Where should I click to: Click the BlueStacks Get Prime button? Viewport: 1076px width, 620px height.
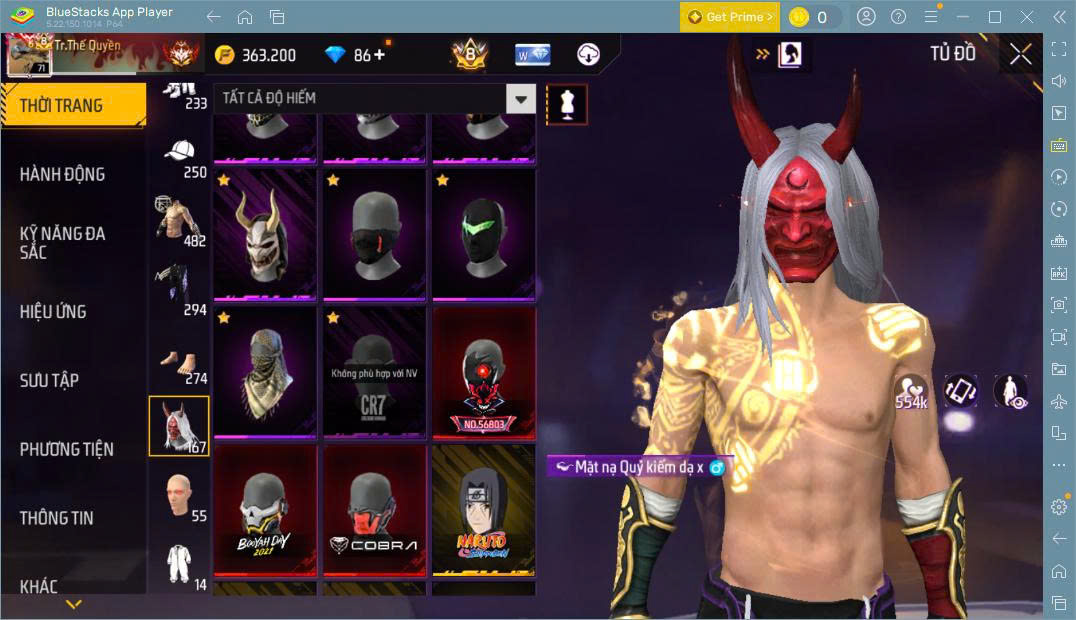pos(729,17)
